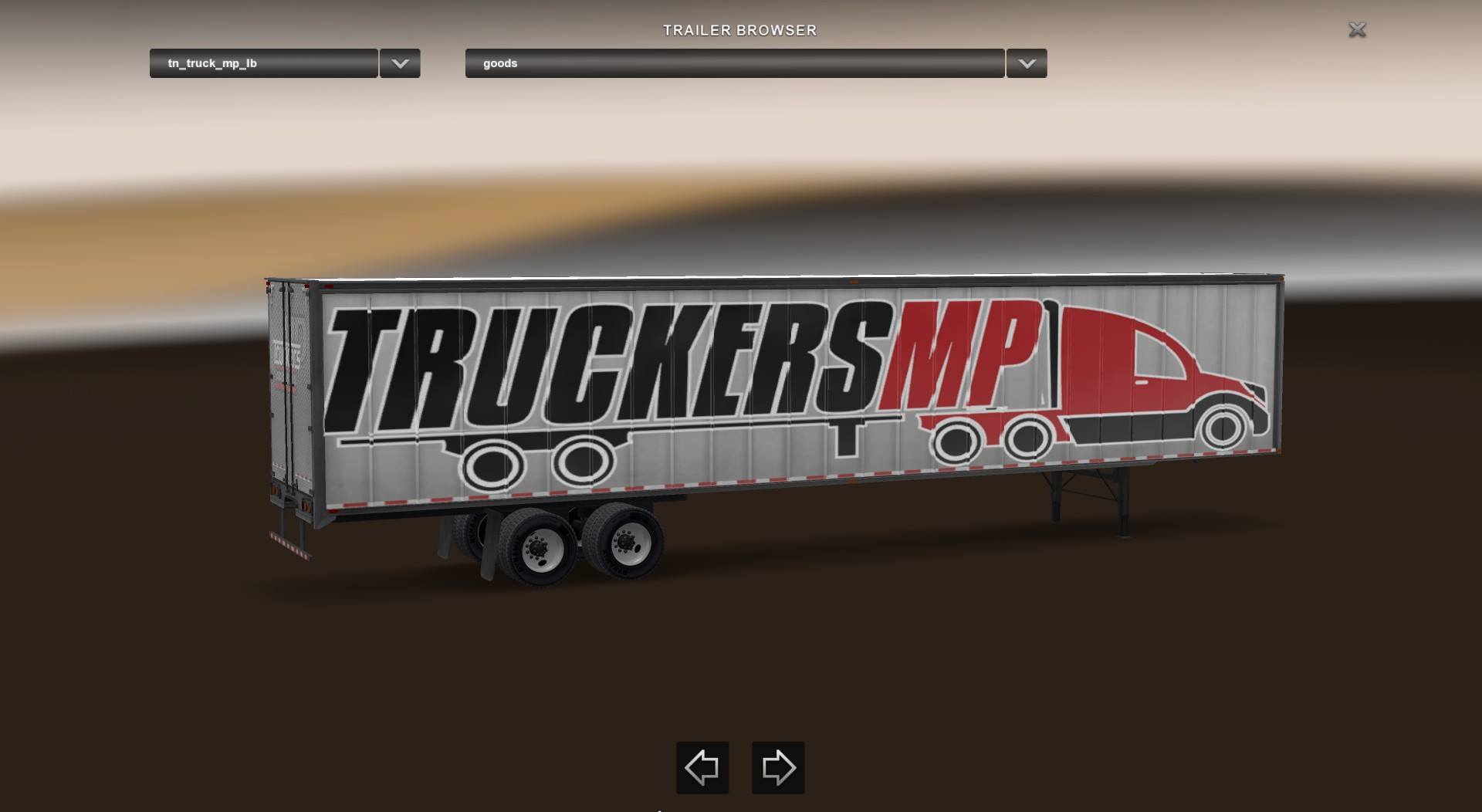Click the TruckersMP trailer preview
The height and width of the screenshot is (812, 1482).
click(x=772, y=401)
